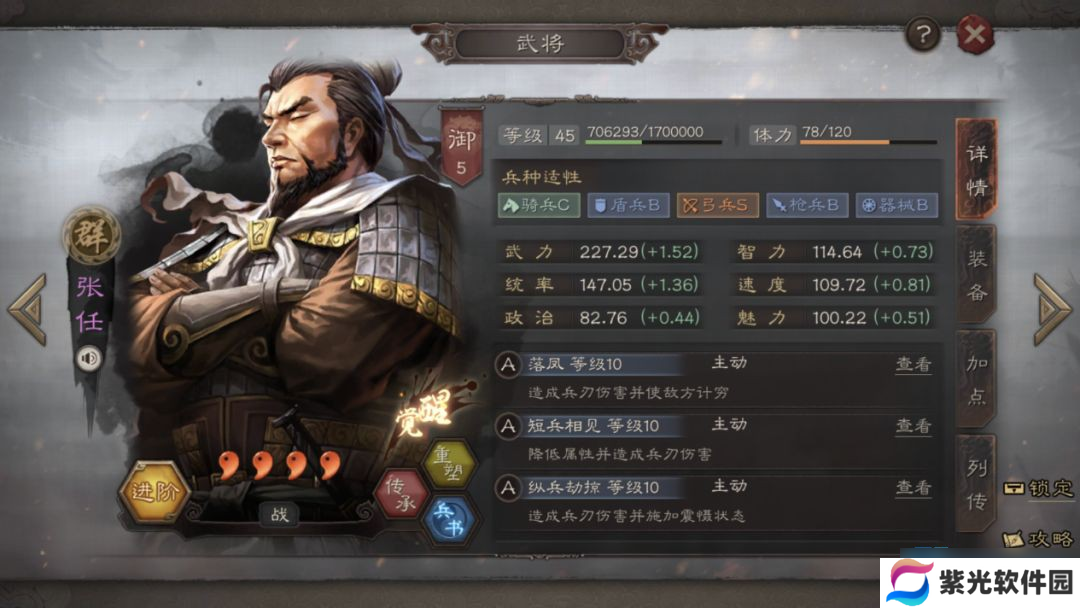This screenshot has height=608, width=1080.
Task: View details of the 落凤 skill
Action: [x=912, y=365]
